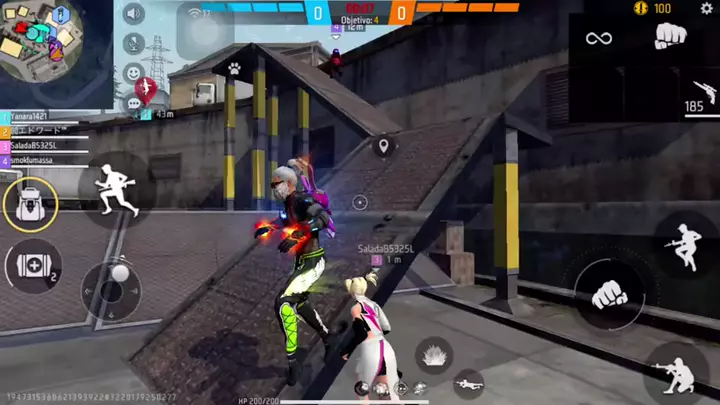Open the smiley emote menu
720x405 pixels.
pos(133,72)
